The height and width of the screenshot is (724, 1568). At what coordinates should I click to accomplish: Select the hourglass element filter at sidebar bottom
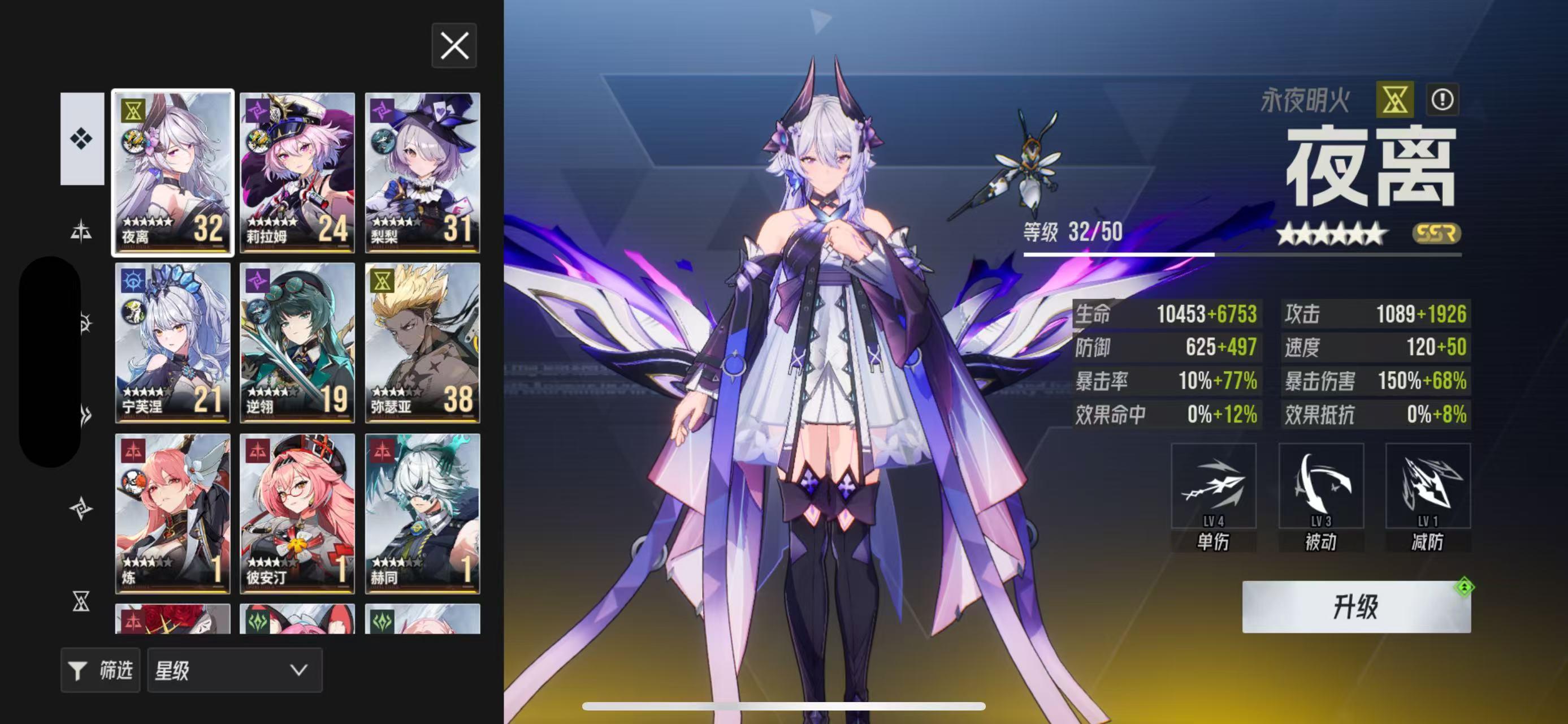pyautogui.click(x=81, y=603)
